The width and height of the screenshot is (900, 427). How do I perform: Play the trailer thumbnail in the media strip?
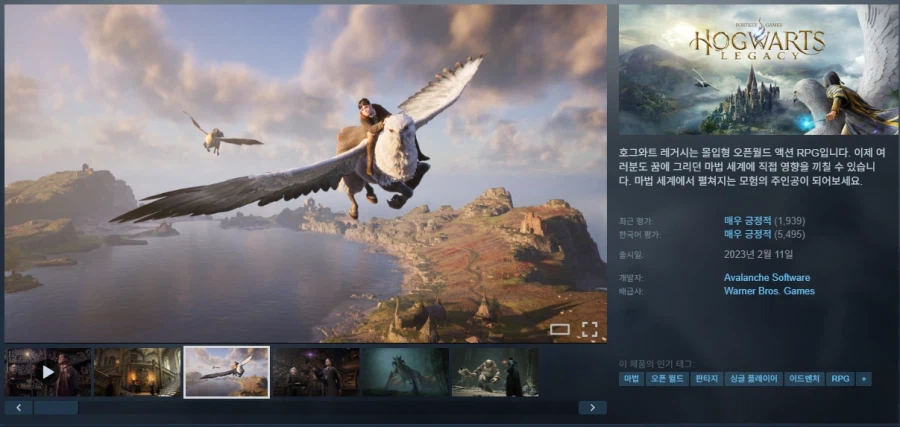[x=48, y=372]
